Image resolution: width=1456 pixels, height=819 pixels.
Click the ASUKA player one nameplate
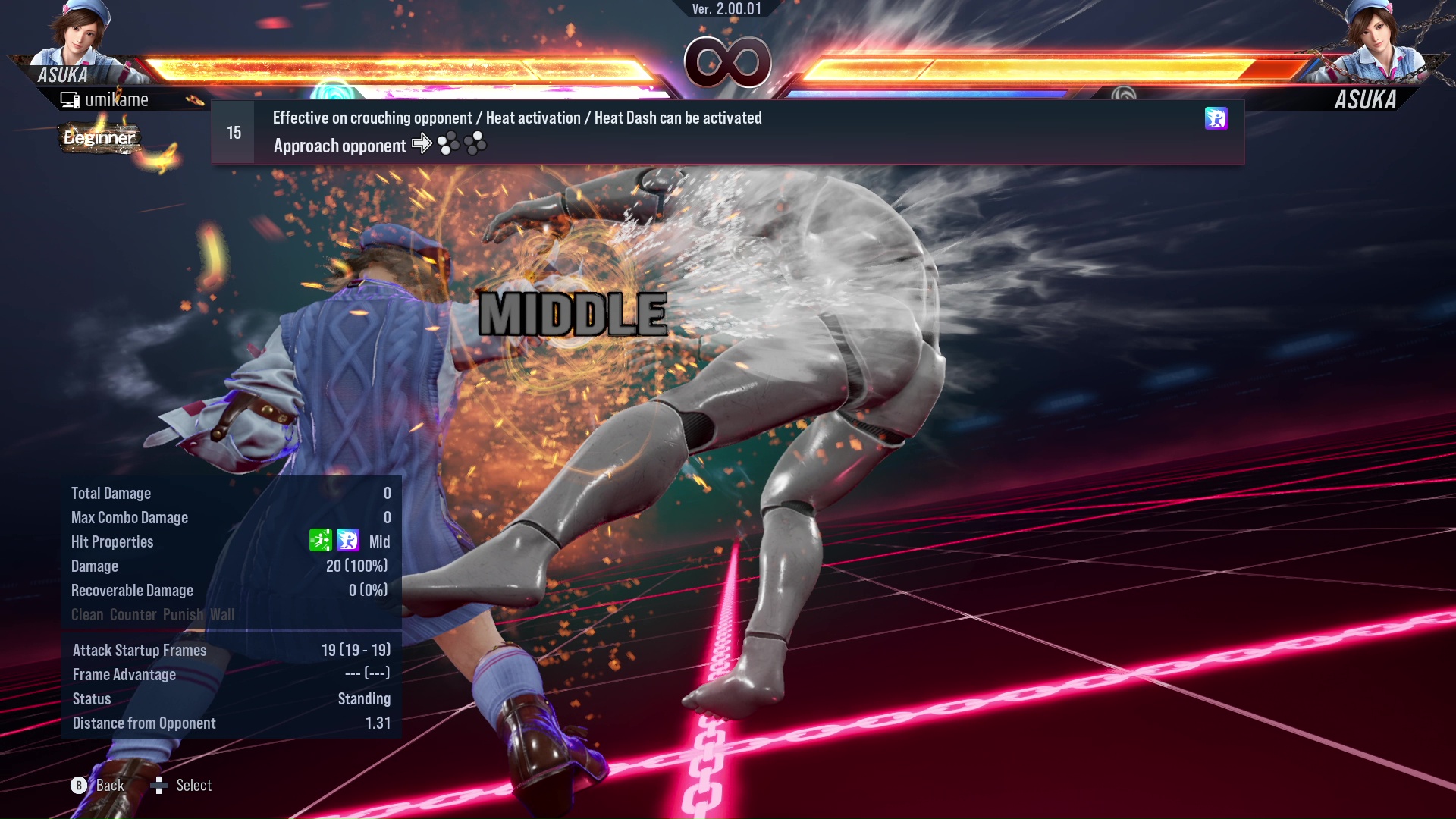[x=63, y=74]
